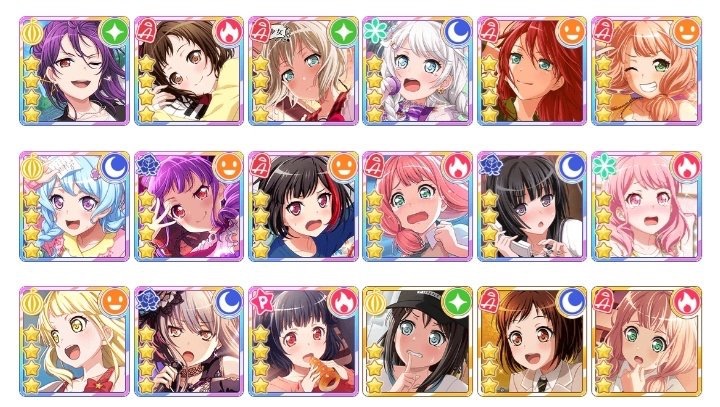This screenshot has height=407, width=720.
Task: Select the girl wearing a black cap card
Action: [x=418, y=341]
